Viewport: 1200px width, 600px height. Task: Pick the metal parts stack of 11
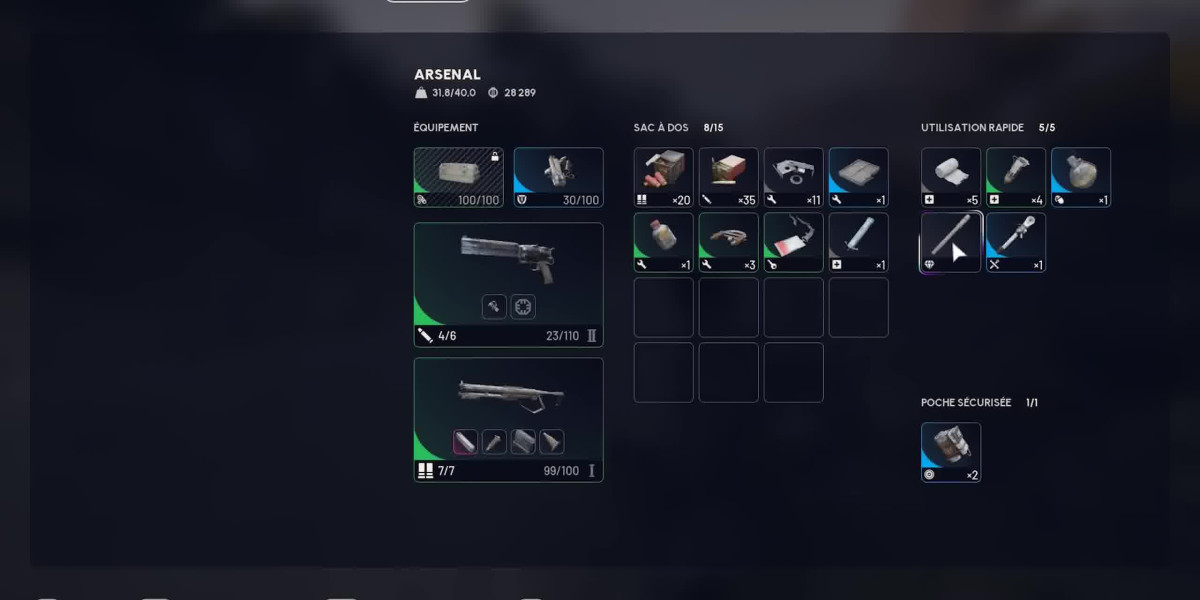point(793,177)
